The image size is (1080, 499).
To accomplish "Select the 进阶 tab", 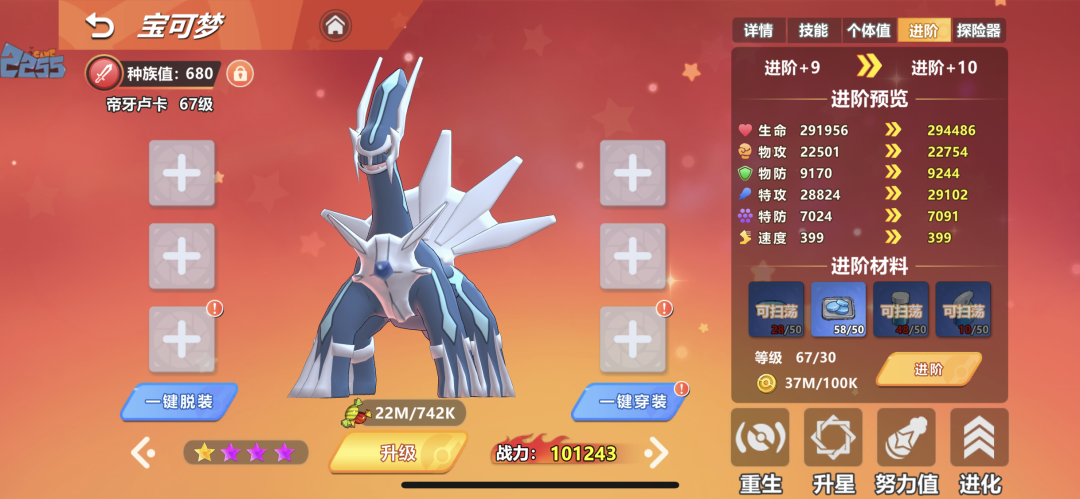I will tap(923, 31).
